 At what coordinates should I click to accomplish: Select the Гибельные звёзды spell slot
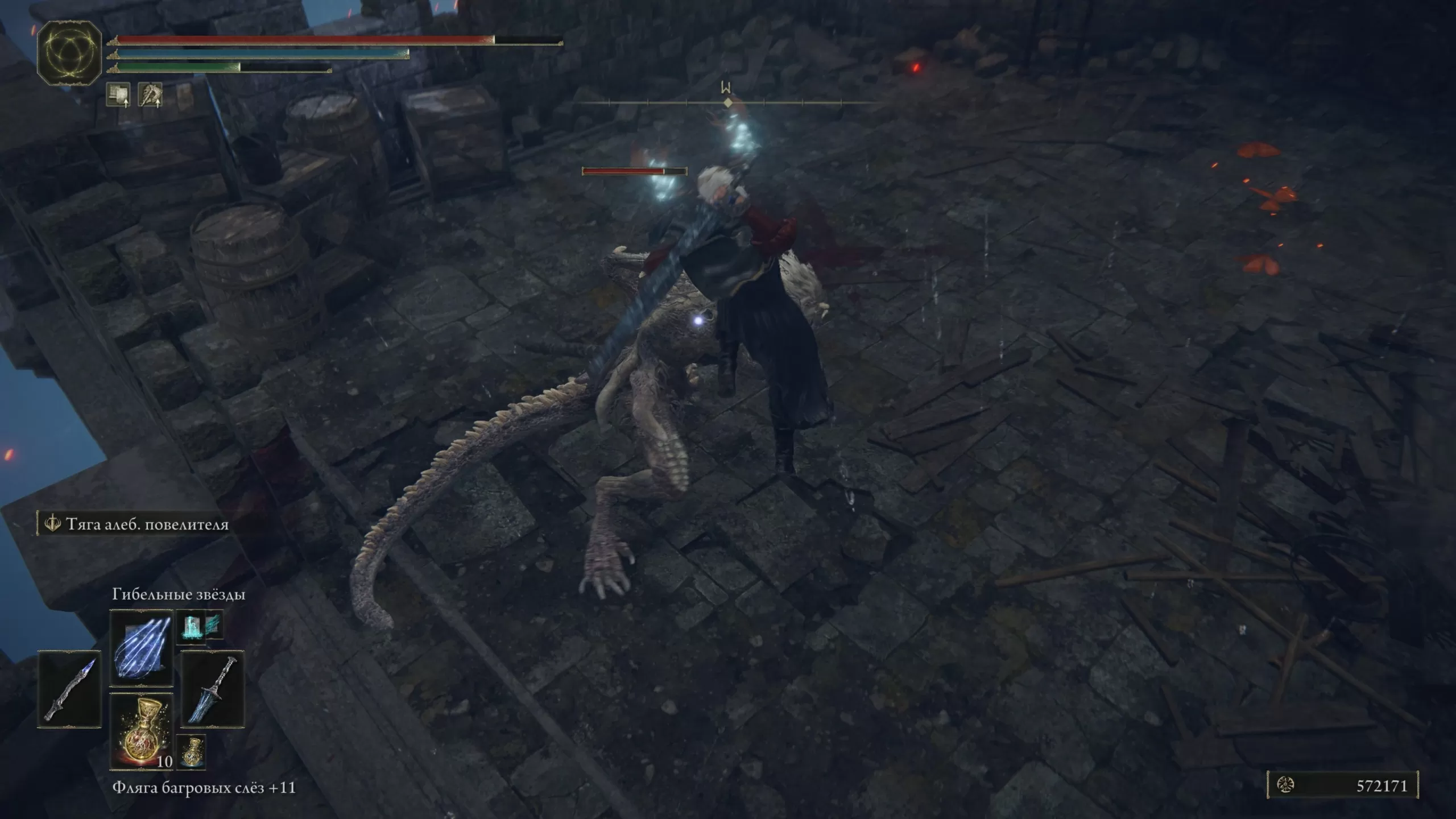(141, 648)
